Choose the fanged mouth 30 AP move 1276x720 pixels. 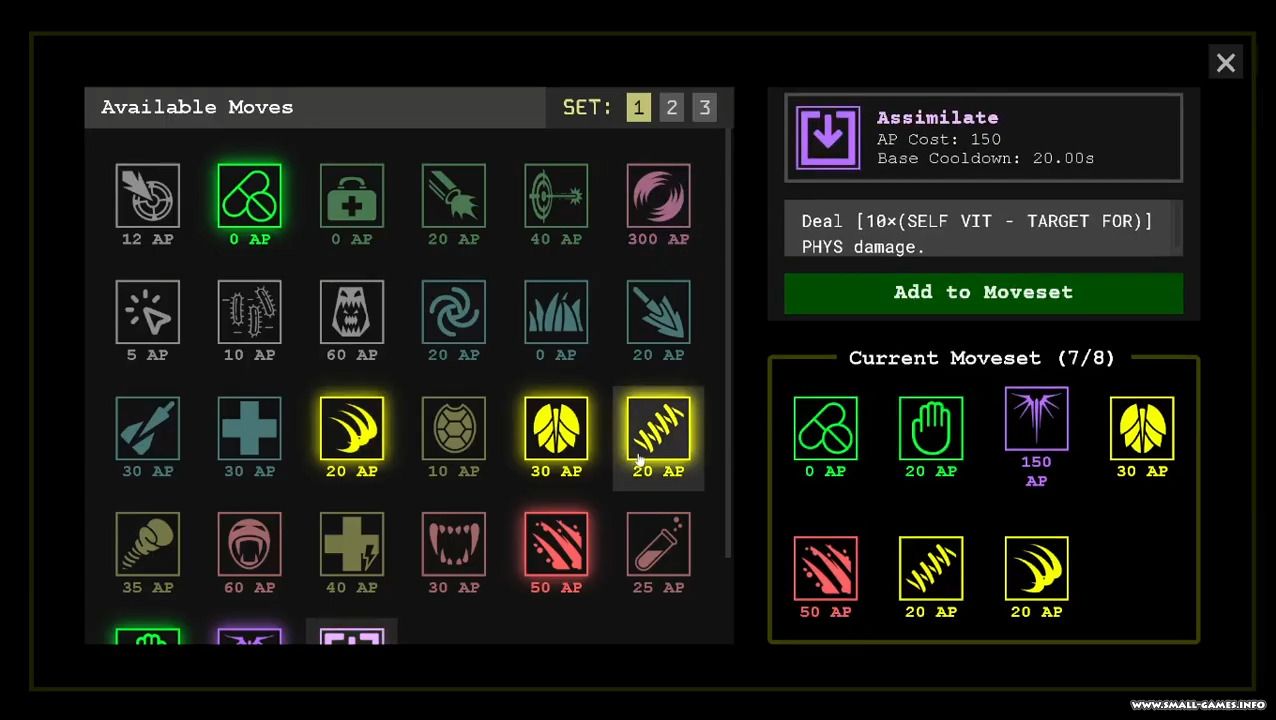pos(453,544)
